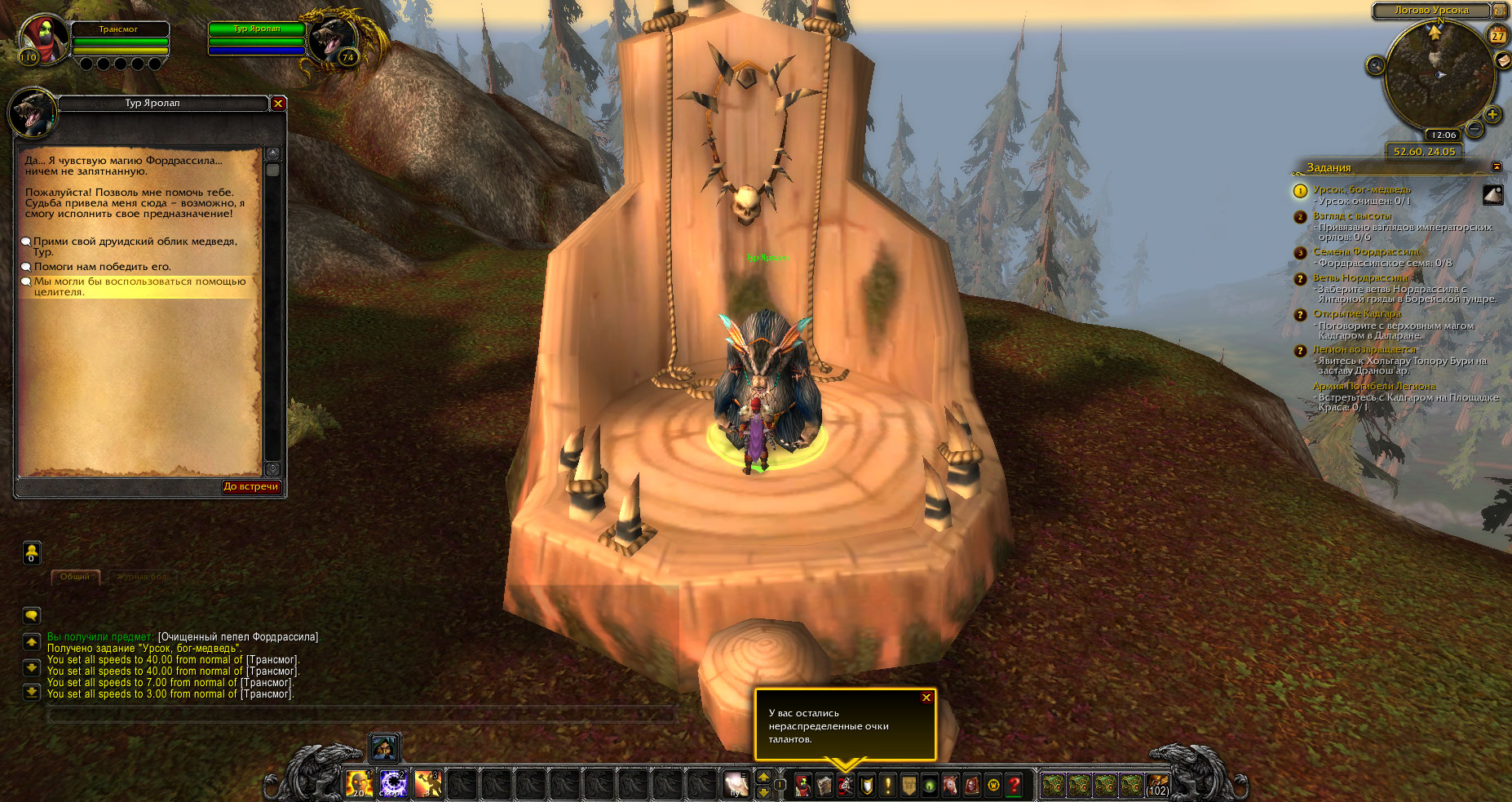This screenshot has height=802, width=1512.
Task: Toggle minimap tracking magnifier button
Action: point(1375,65)
